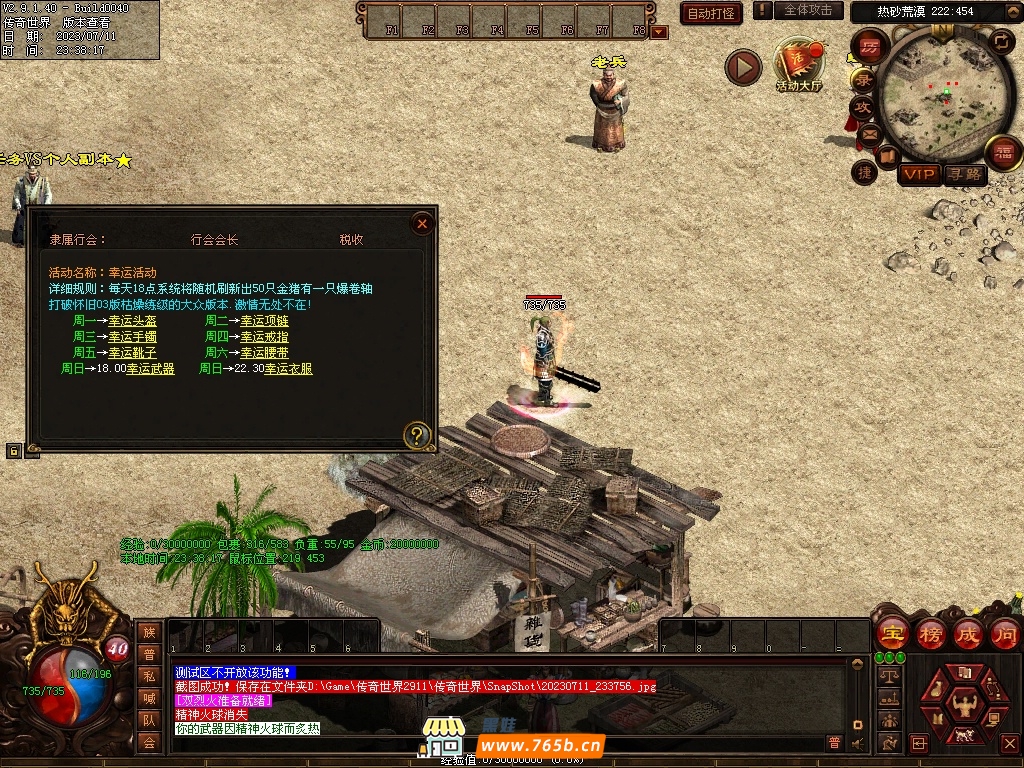Activate the 全体攻击 attack-all button
1024x768 pixels.
pyautogui.click(x=807, y=10)
